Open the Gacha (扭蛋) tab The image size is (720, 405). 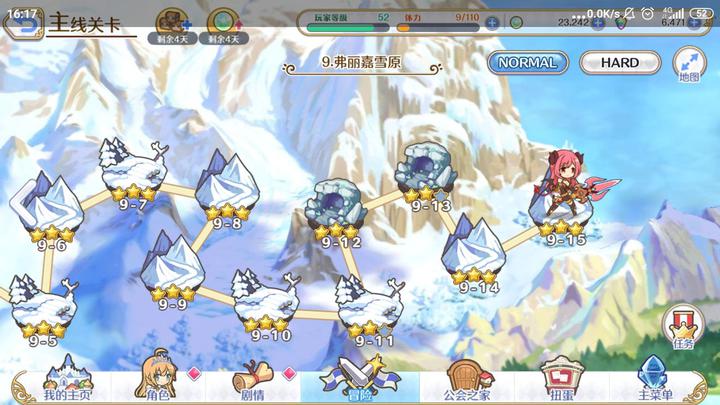[558, 381]
